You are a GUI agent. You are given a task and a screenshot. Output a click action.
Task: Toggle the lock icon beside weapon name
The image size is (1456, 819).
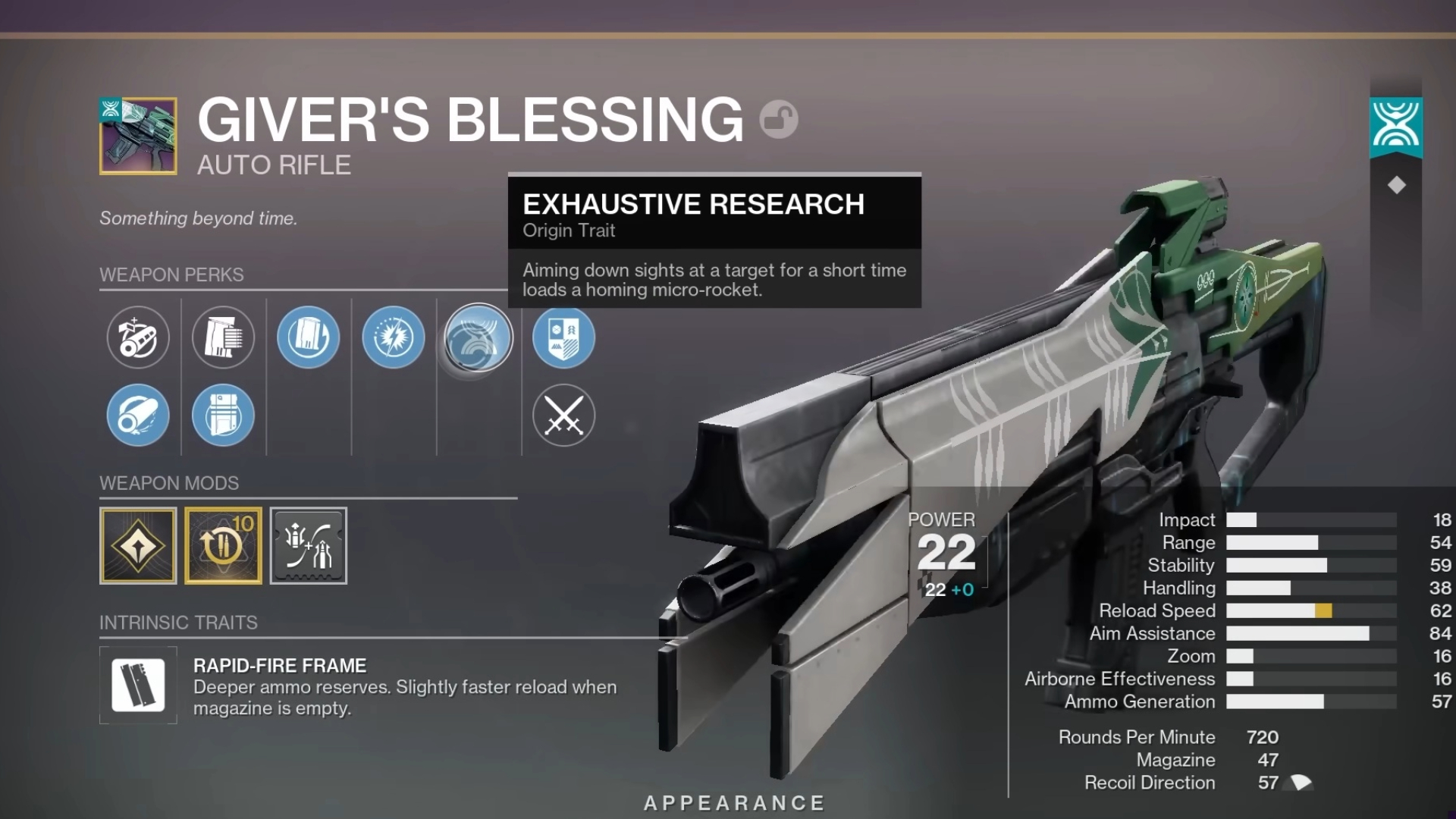(x=779, y=120)
